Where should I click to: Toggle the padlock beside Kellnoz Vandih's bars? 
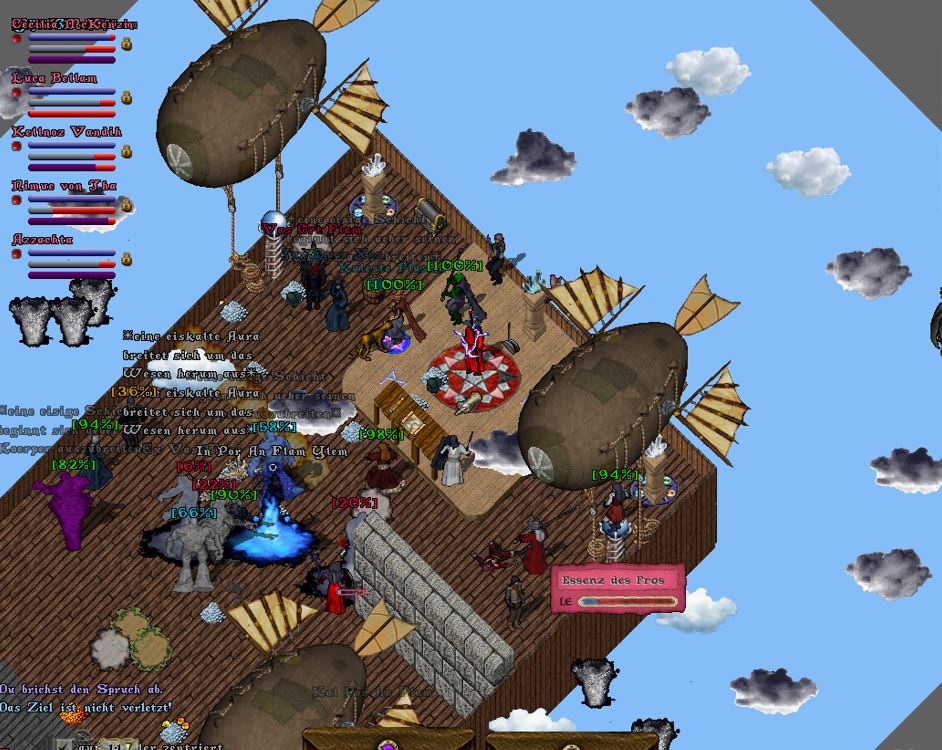tap(127, 152)
